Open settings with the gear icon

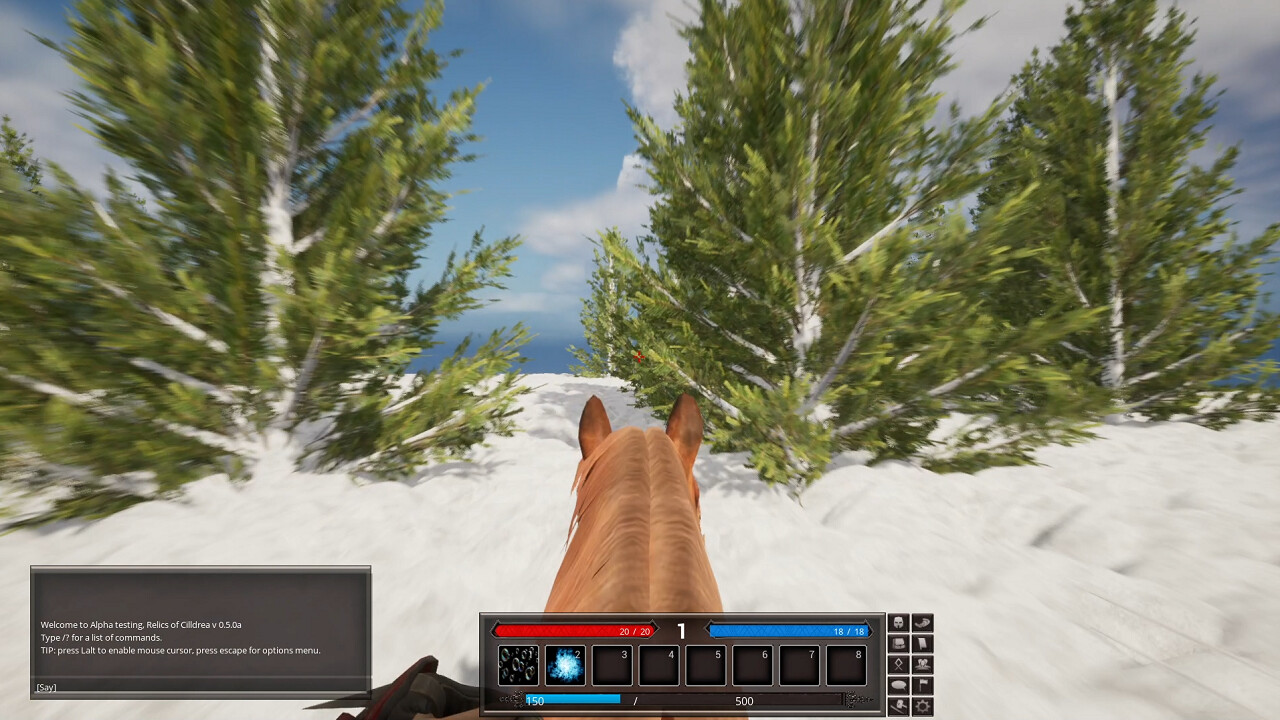click(x=923, y=705)
